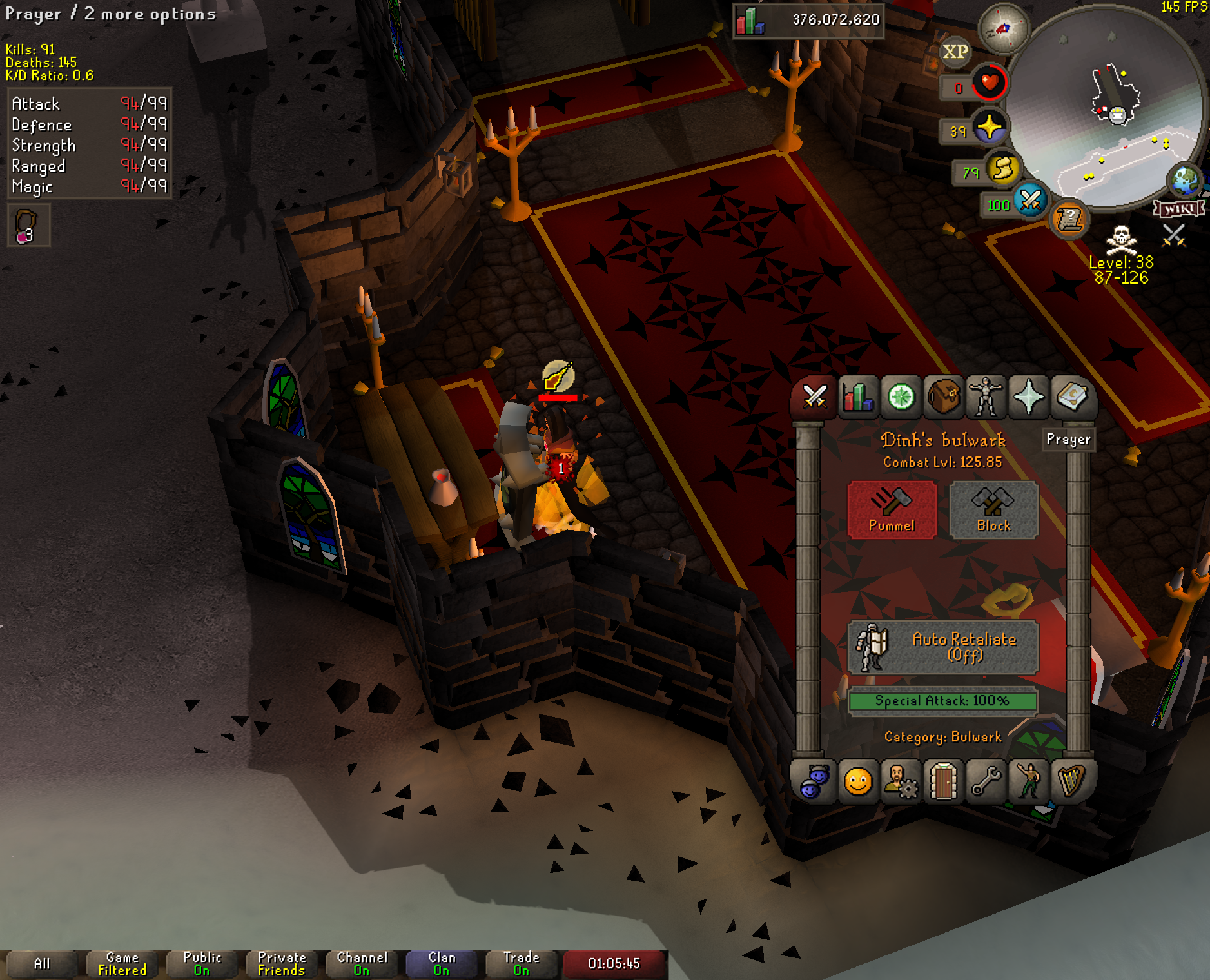Open the Music harp tab
Image resolution: width=1210 pixels, height=980 pixels.
pyautogui.click(x=1071, y=782)
